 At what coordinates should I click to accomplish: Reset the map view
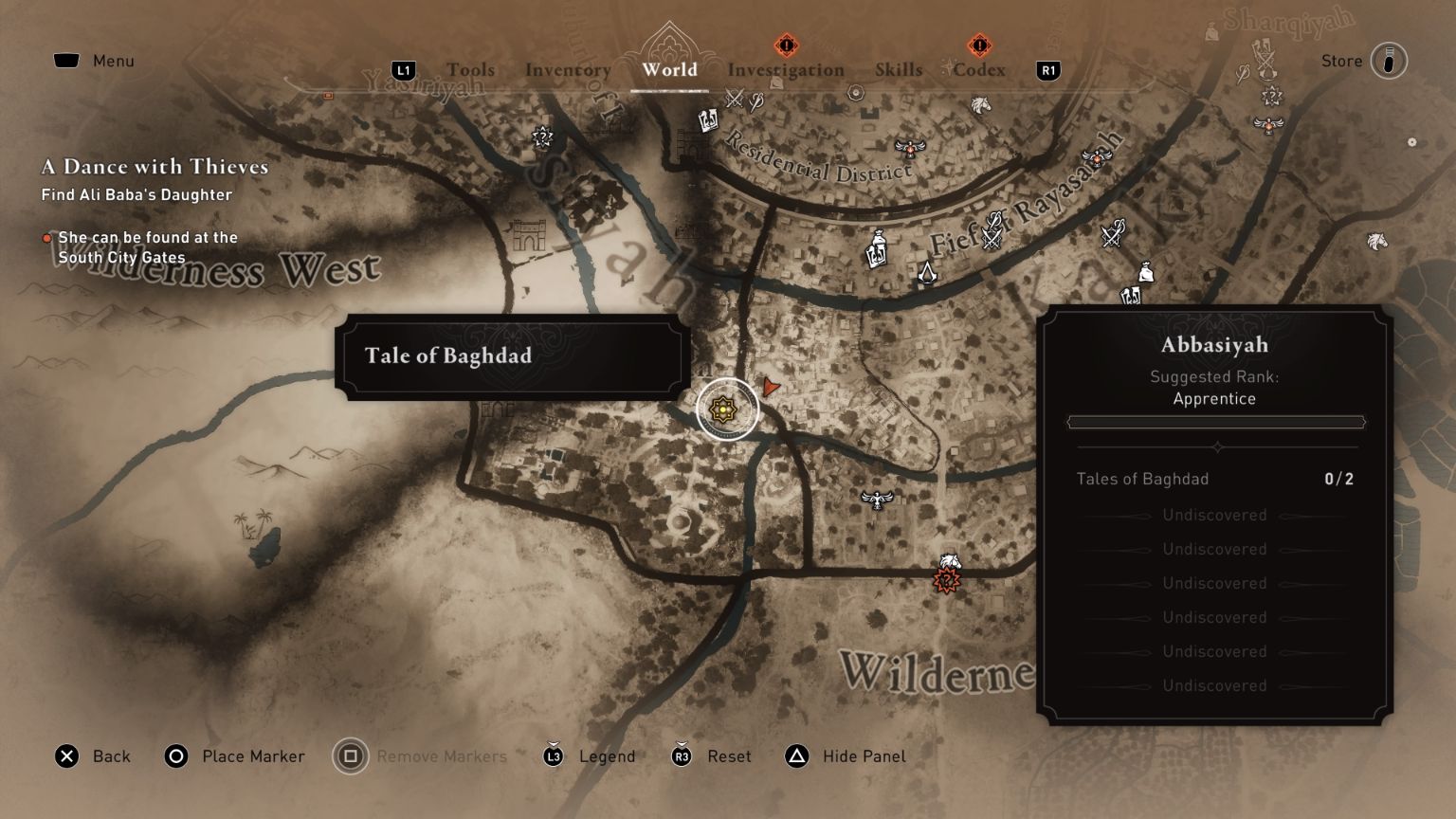(712, 756)
